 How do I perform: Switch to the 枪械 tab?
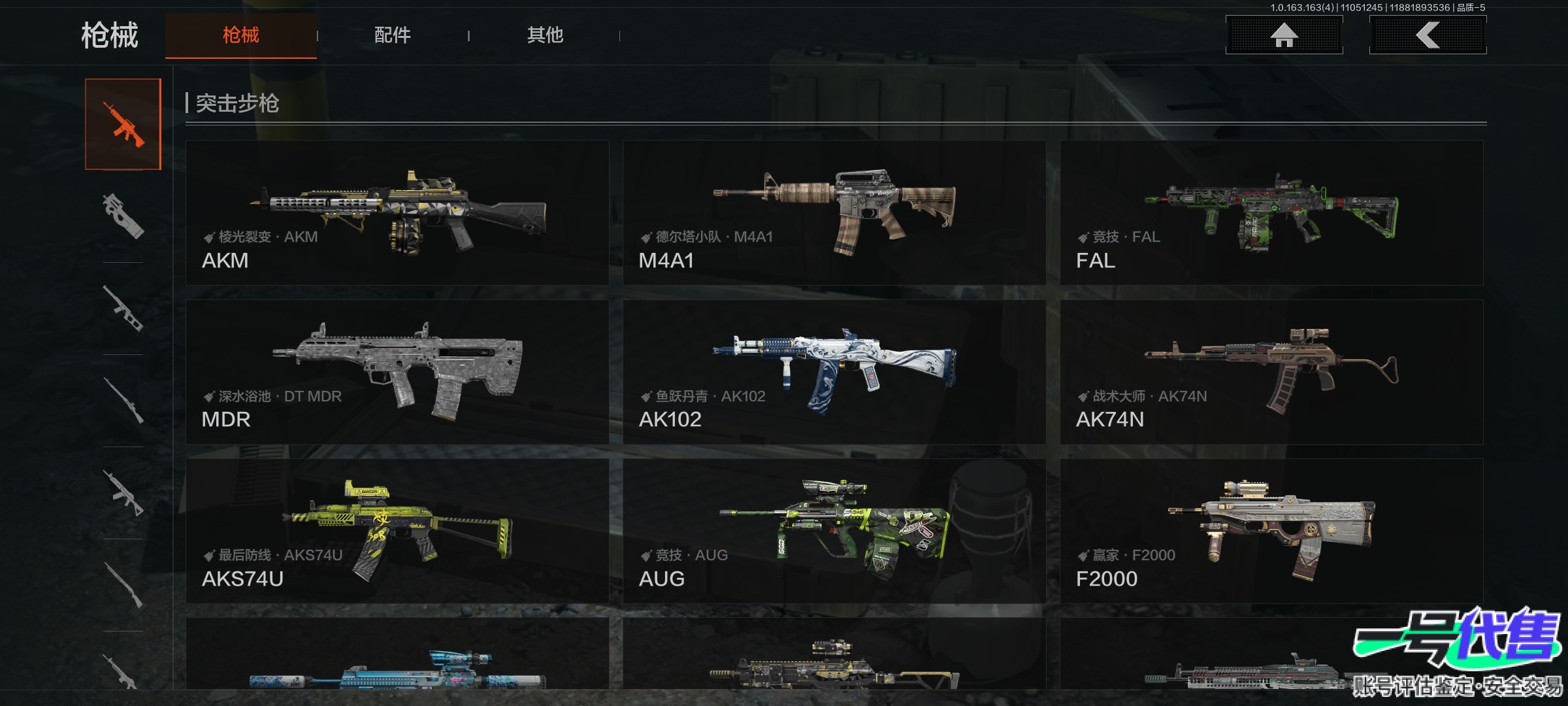(x=240, y=35)
